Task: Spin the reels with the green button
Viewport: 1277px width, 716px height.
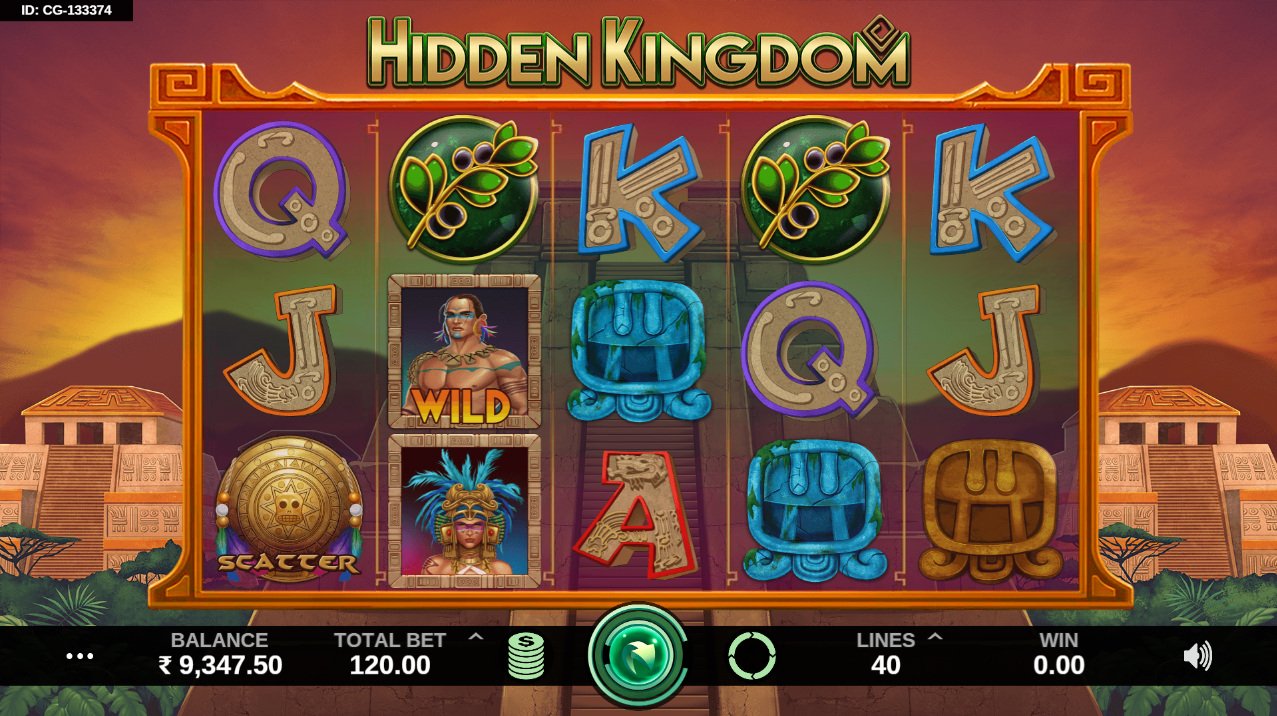Action: click(638, 656)
